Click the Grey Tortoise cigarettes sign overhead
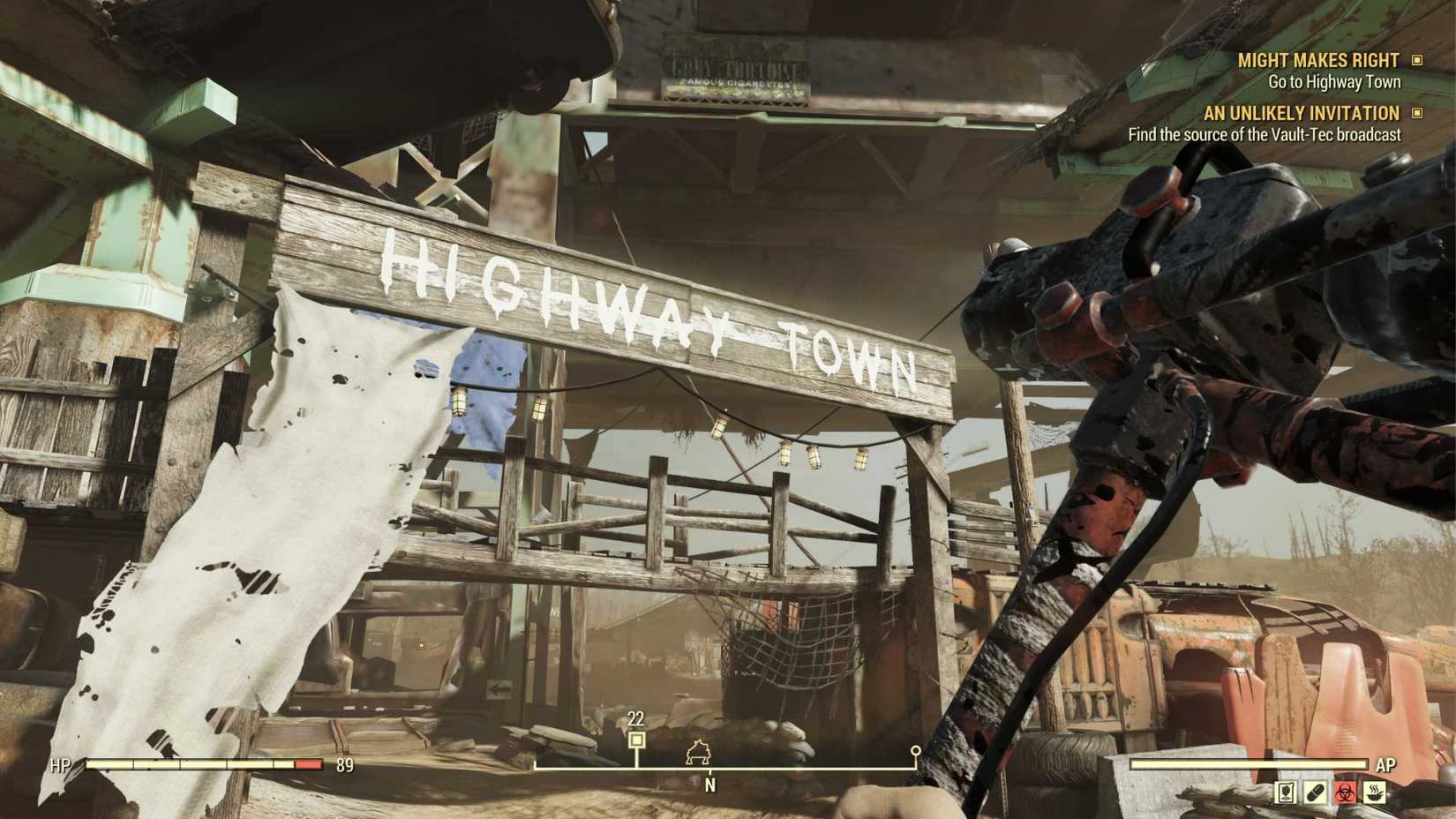The width and height of the screenshot is (1456, 819). pos(738,67)
